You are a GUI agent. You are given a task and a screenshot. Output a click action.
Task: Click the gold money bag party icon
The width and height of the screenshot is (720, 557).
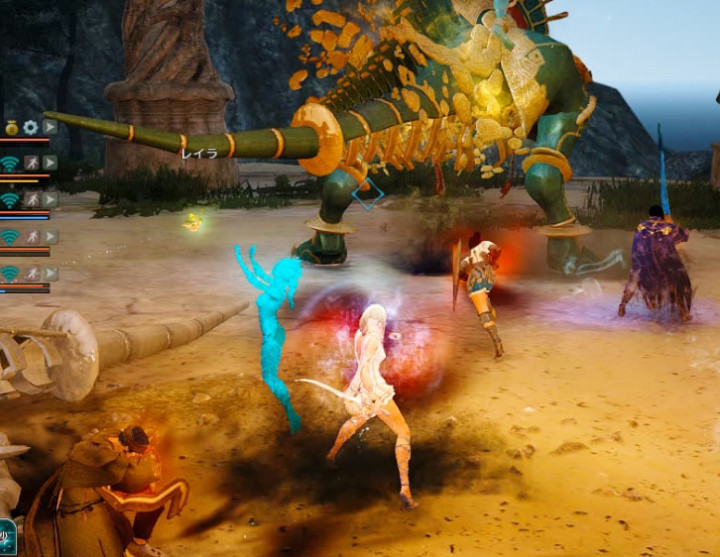click(11, 127)
